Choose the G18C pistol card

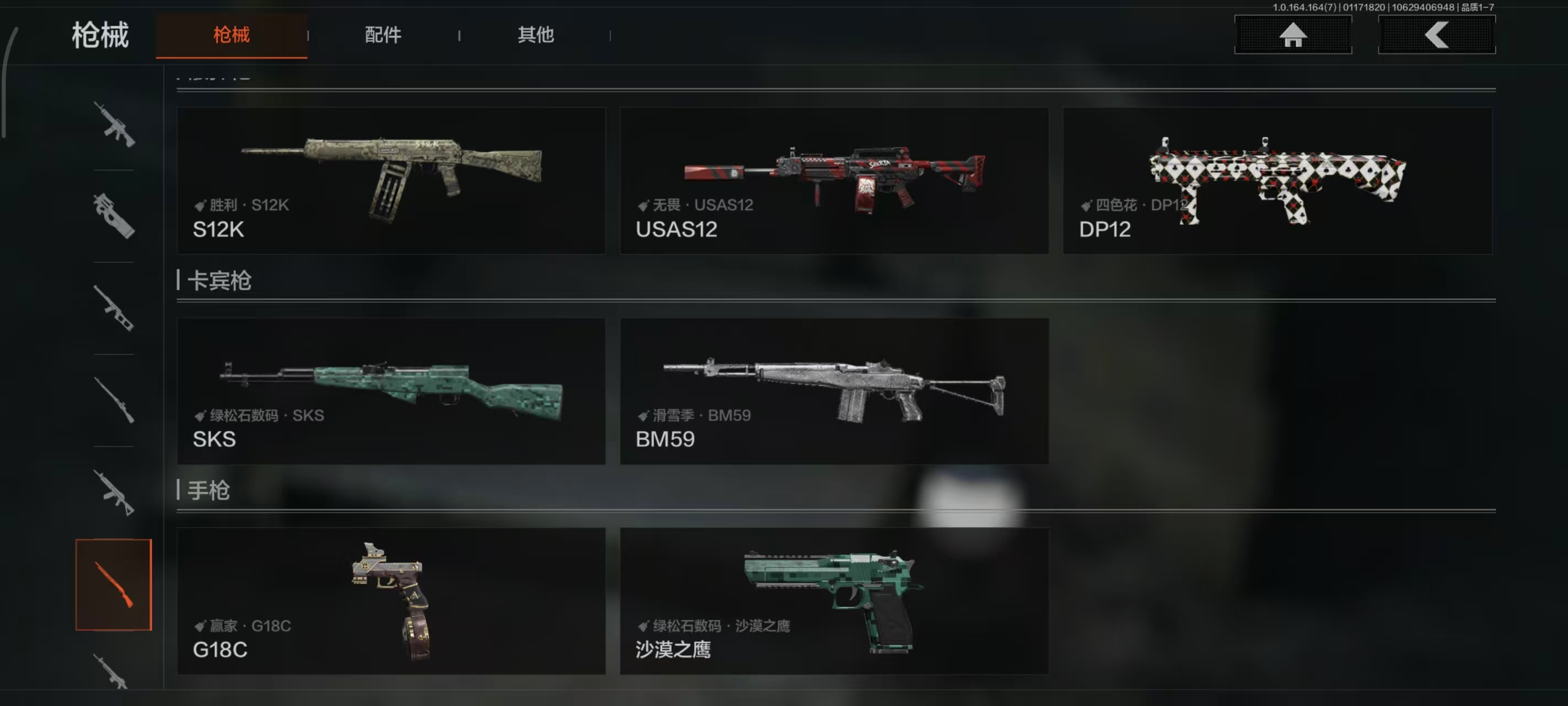click(391, 601)
